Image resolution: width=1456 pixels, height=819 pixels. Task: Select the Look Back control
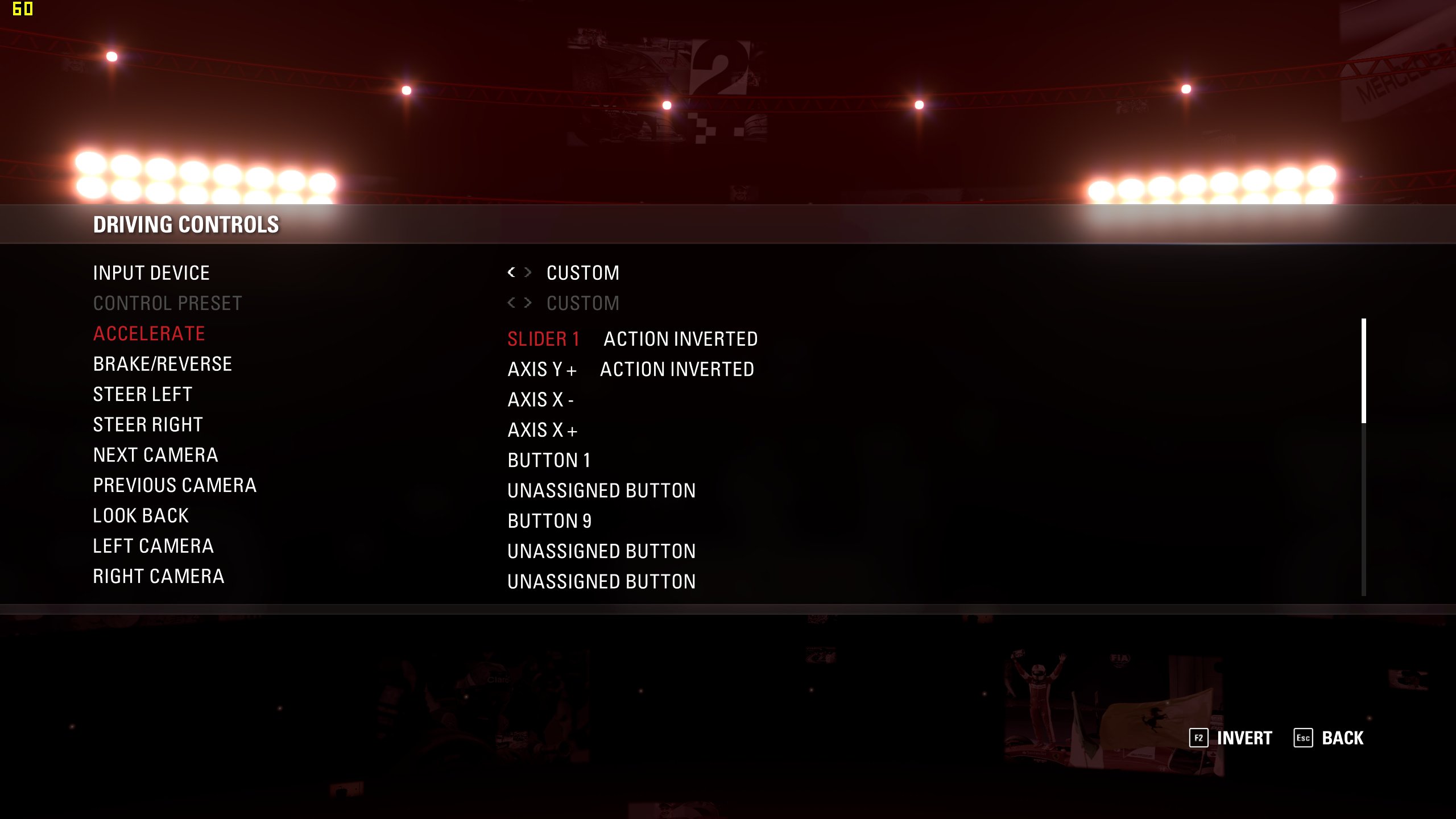(141, 516)
